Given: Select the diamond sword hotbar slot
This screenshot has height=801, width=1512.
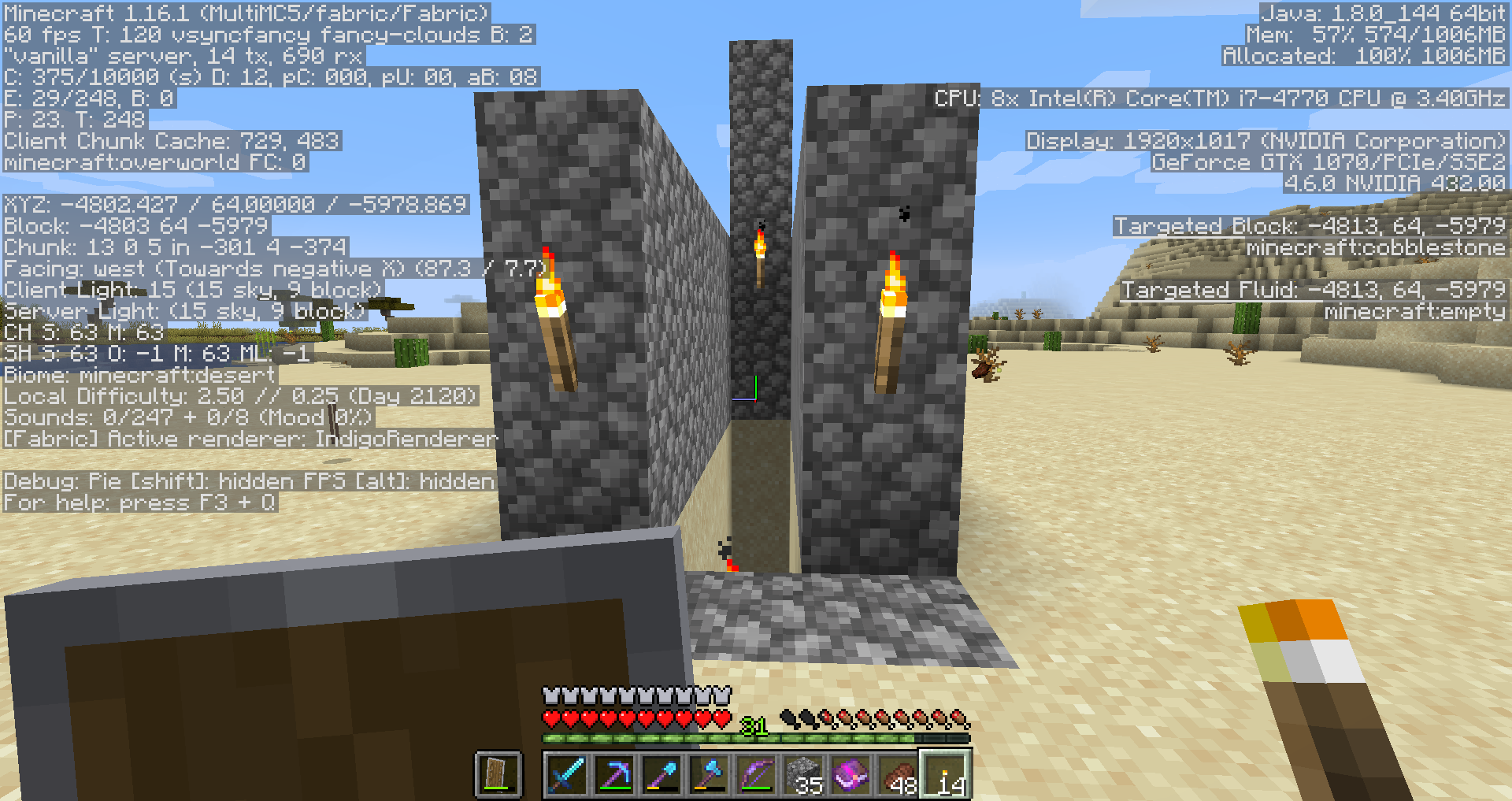Looking at the screenshot, I should (x=566, y=774).
